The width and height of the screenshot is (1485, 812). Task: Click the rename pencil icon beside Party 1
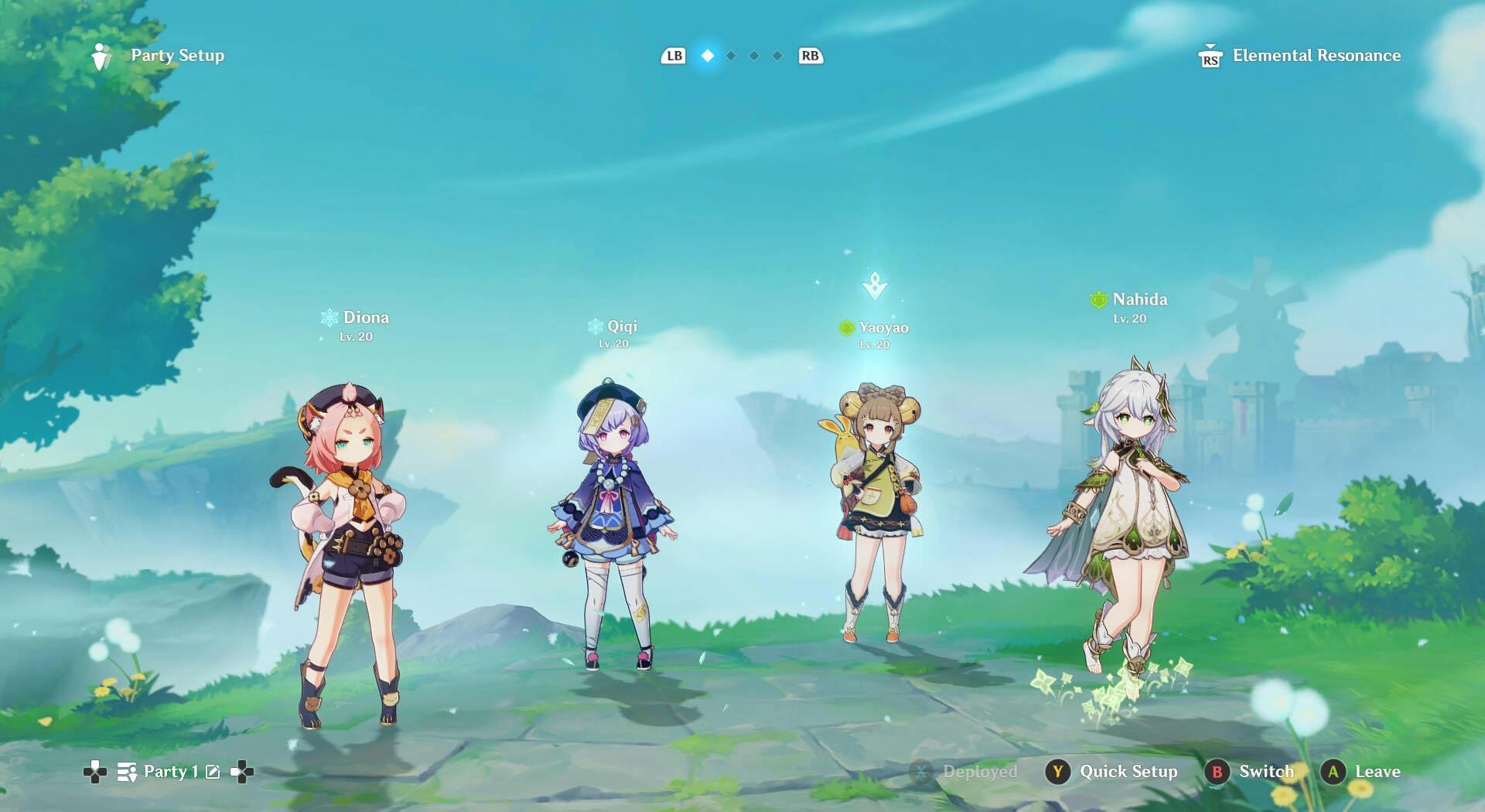[211, 771]
